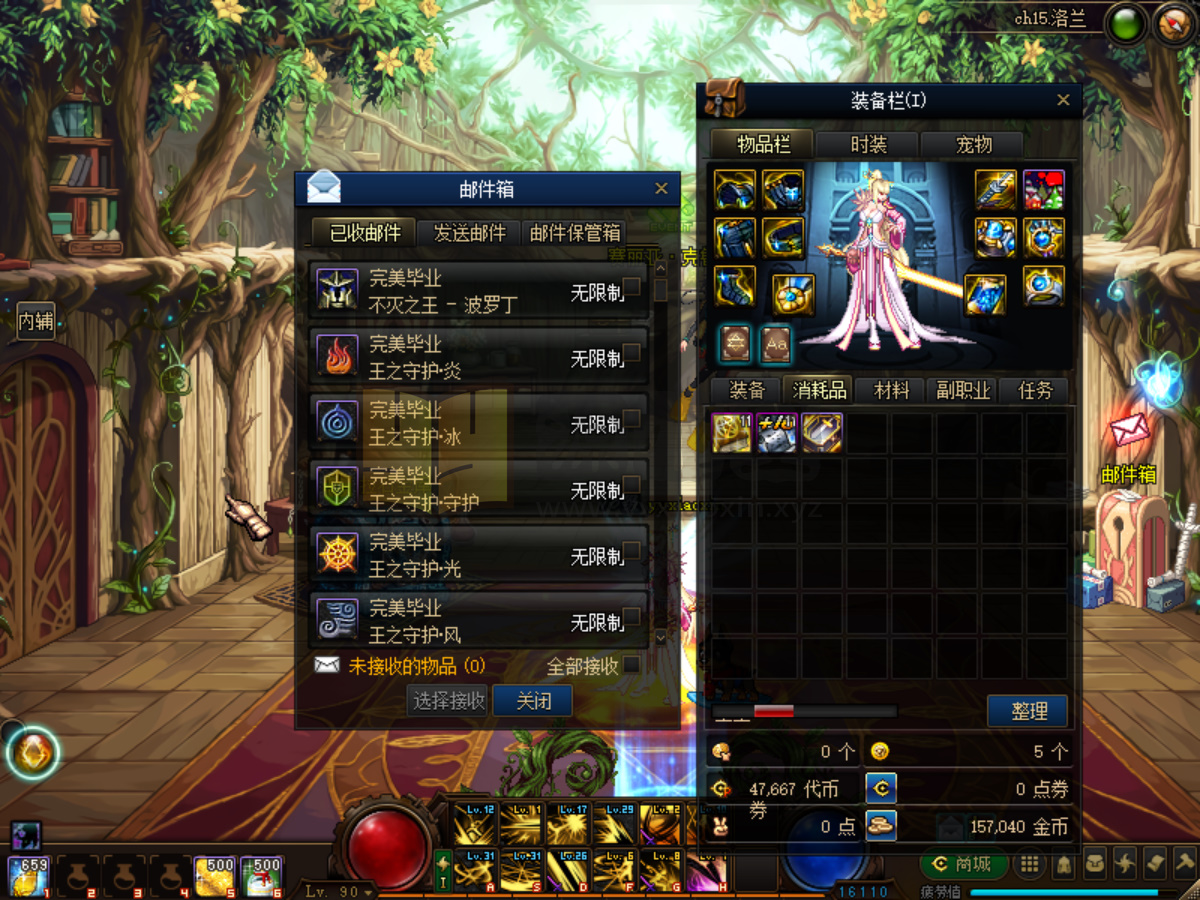The height and width of the screenshot is (900, 1200).
Task: Switch to the 发送邮件 tab
Action: (469, 233)
